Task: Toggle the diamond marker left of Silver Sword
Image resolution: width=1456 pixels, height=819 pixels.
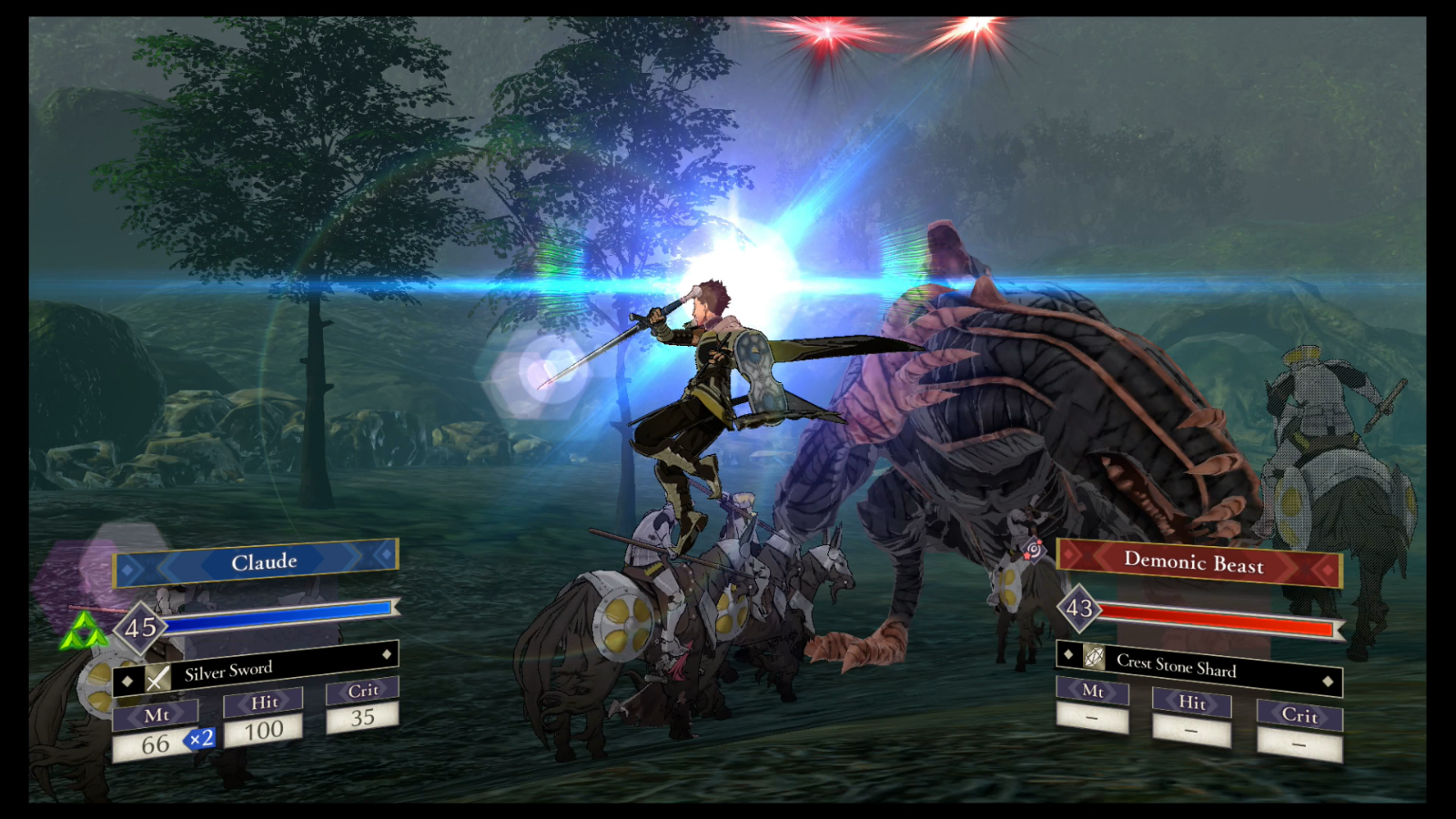Action: point(128,681)
